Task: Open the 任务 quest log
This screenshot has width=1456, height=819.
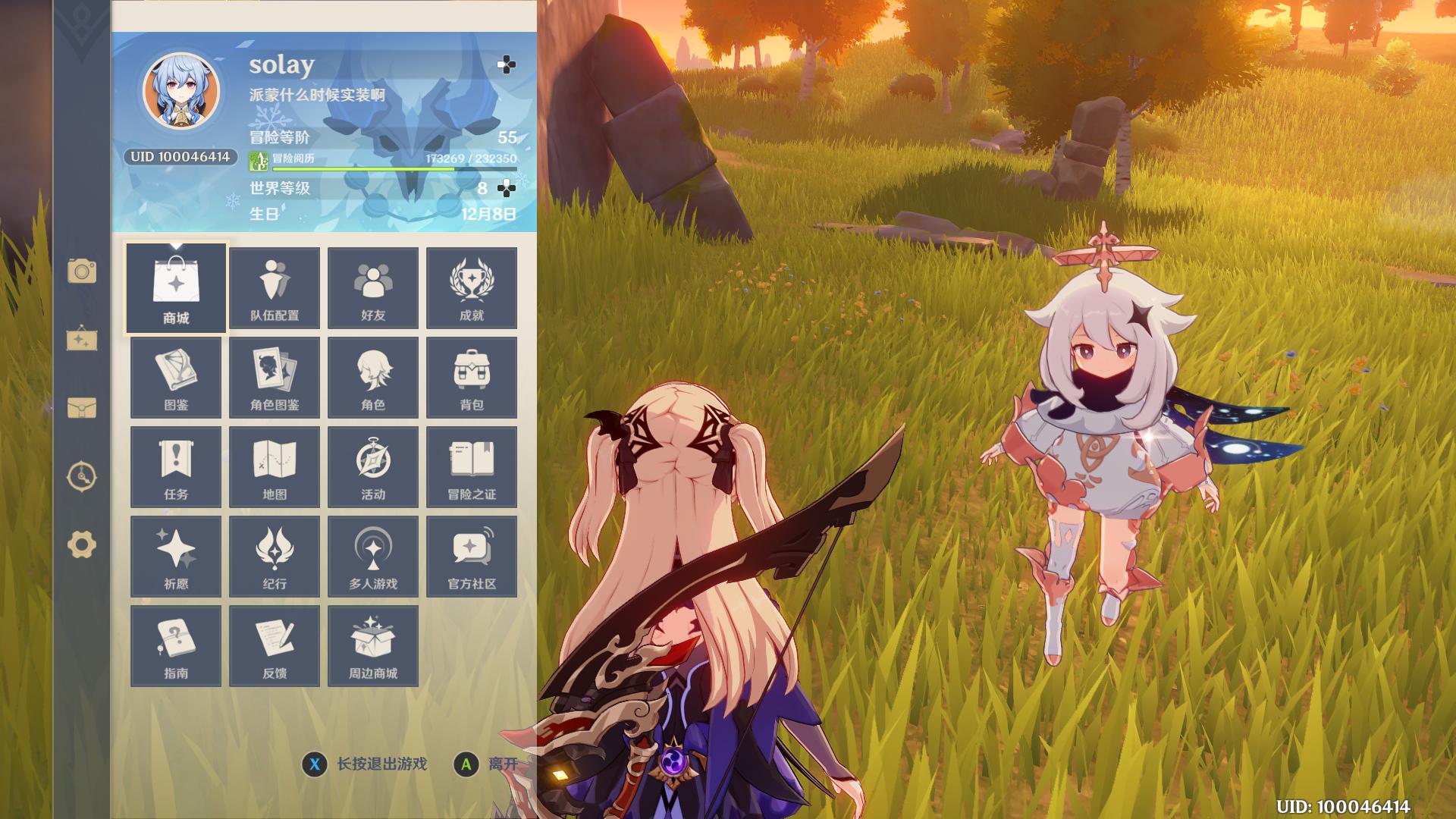Action: (176, 467)
